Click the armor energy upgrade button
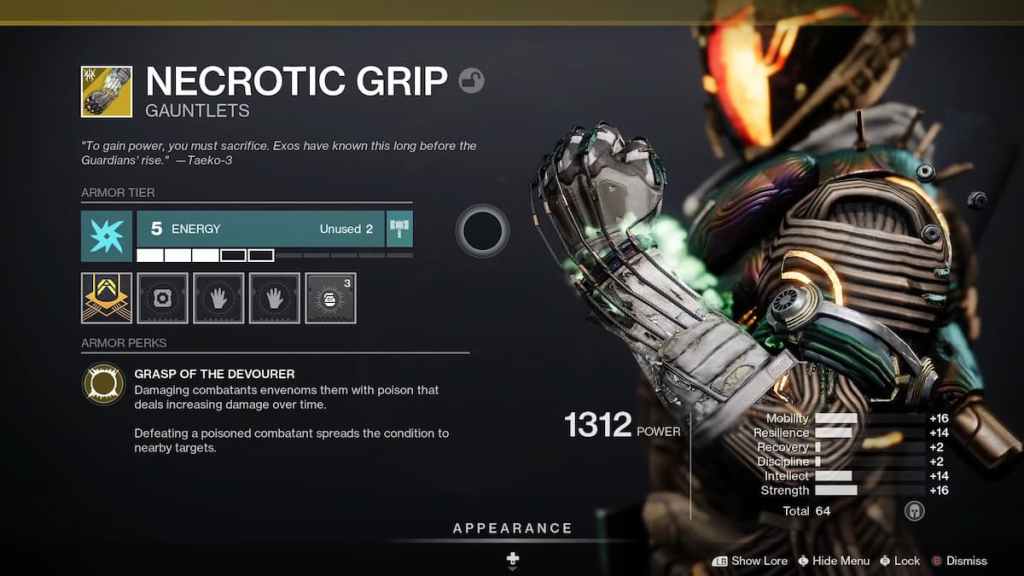Screen dimensions: 1024x576 click(400, 229)
